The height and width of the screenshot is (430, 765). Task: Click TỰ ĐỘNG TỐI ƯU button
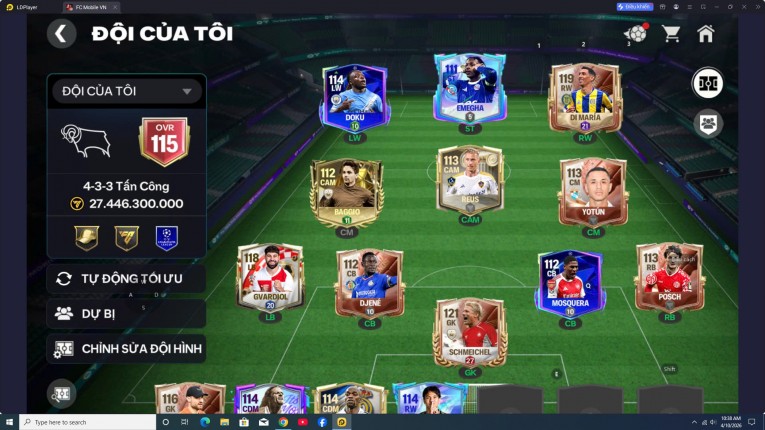point(126,278)
